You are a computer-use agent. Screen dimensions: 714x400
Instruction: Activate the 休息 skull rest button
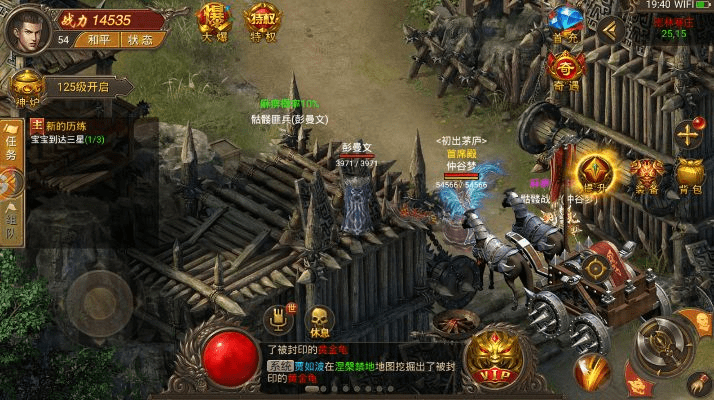pyautogui.click(x=319, y=322)
